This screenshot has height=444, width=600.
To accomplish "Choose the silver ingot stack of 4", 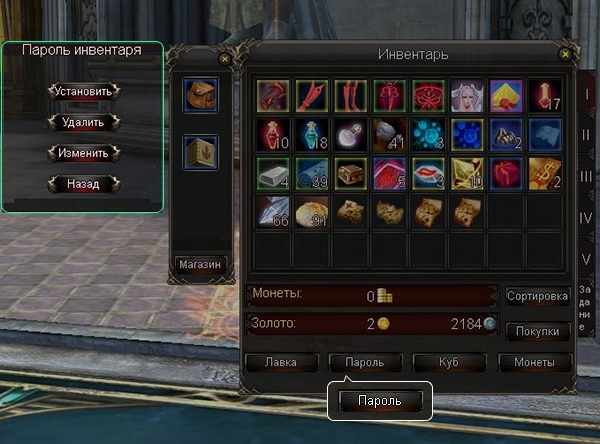I will coord(273,172).
